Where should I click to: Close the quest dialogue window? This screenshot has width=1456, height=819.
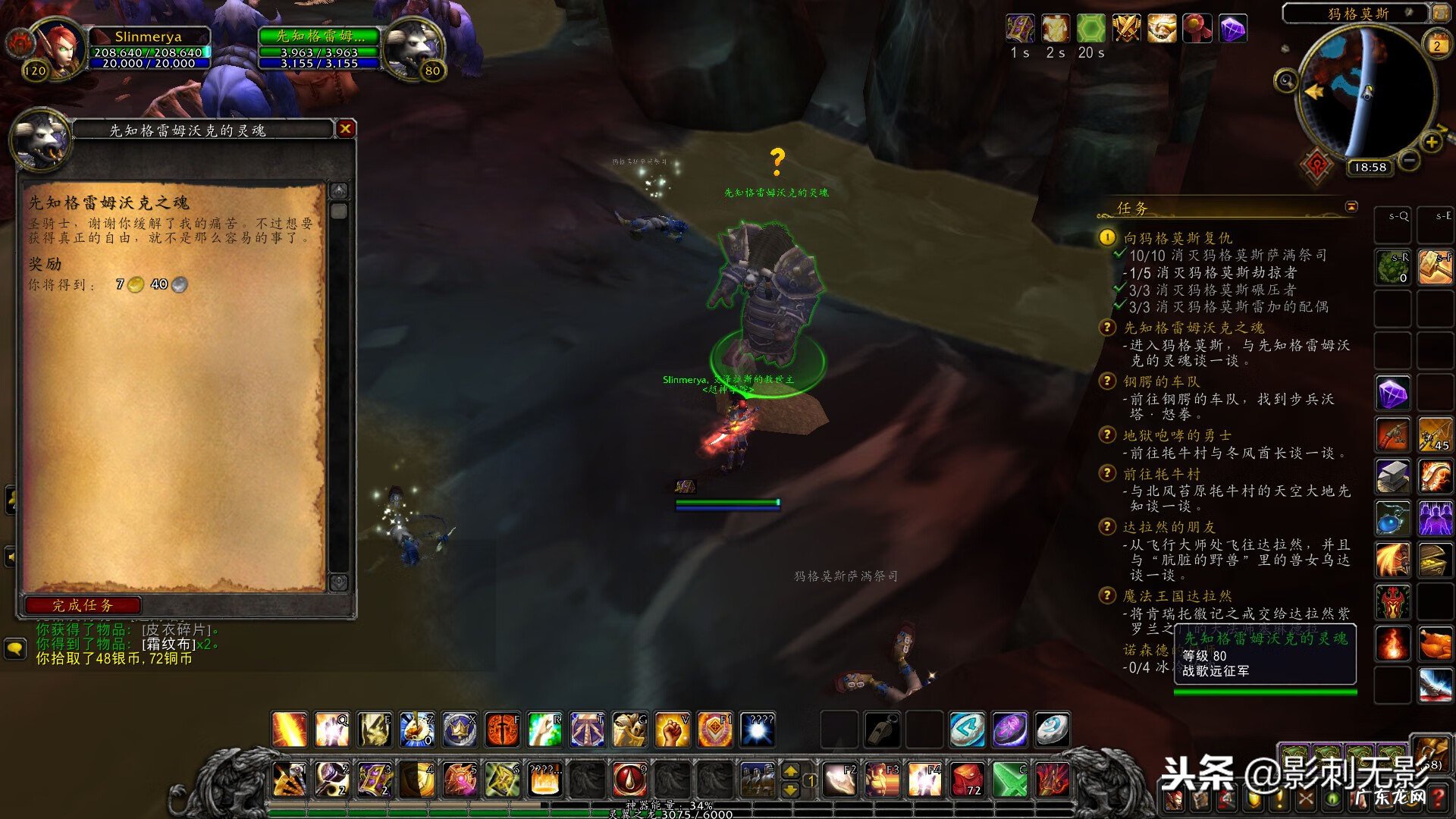(346, 129)
